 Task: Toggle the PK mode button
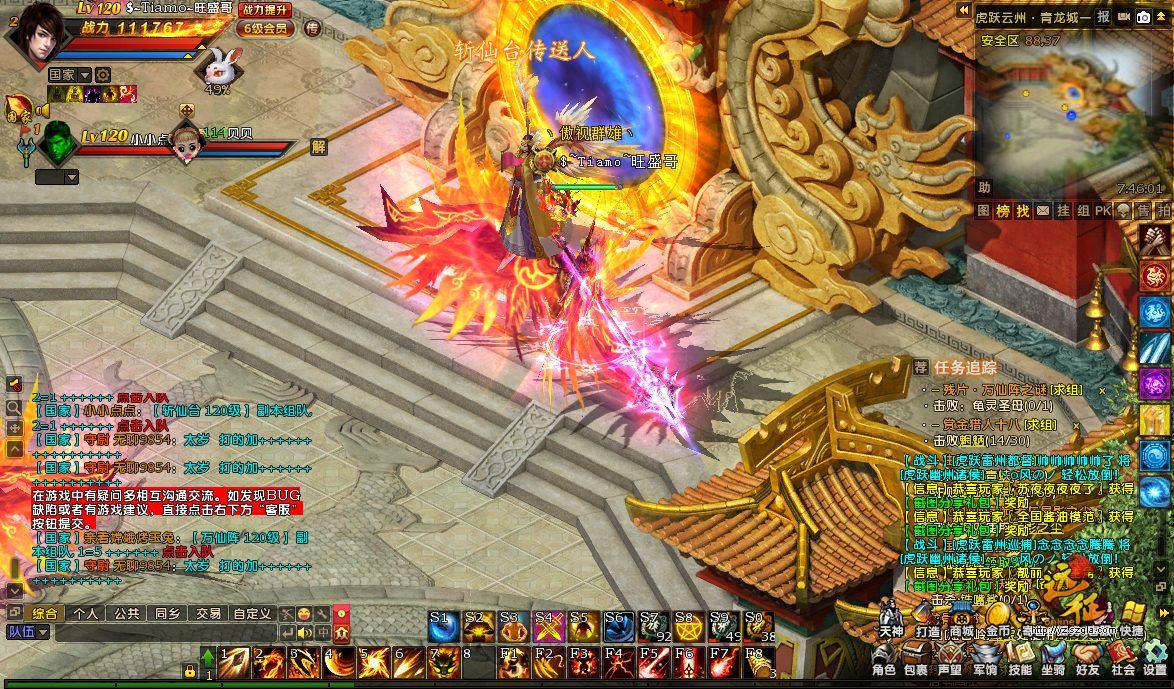click(1102, 211)
